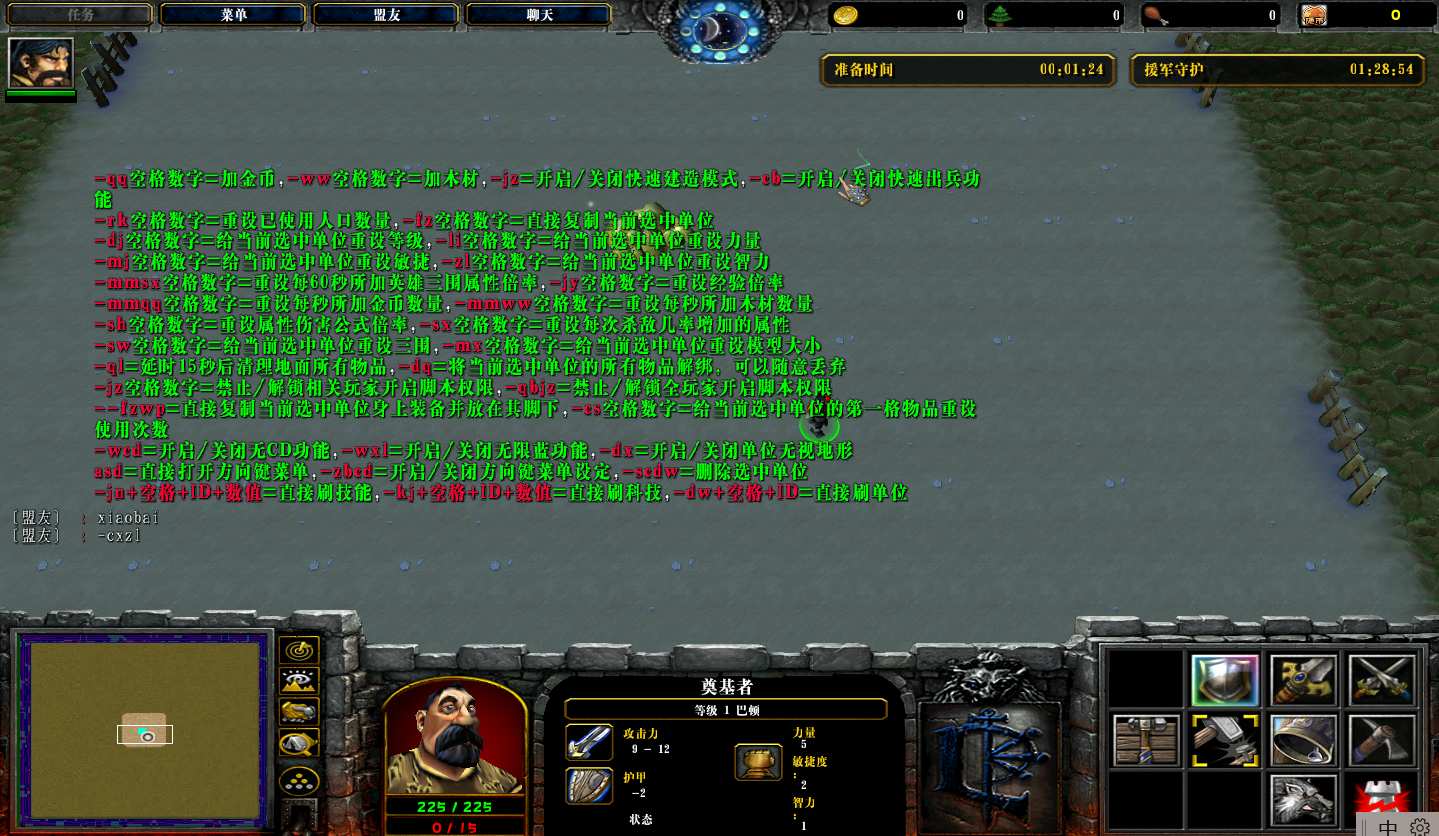Click the input method gear settings icon
The height and width of the screenshot is (836, 1439).
(1420, 827)
